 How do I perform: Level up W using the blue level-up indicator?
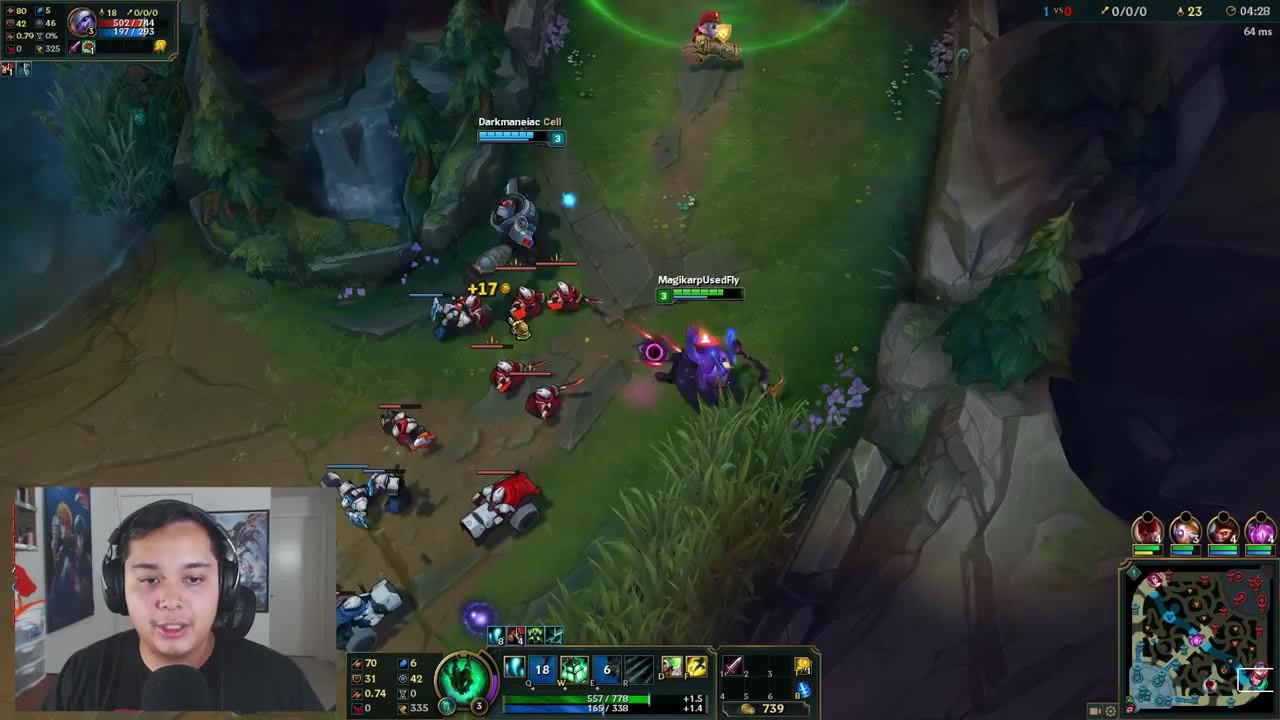coord(565,687)
